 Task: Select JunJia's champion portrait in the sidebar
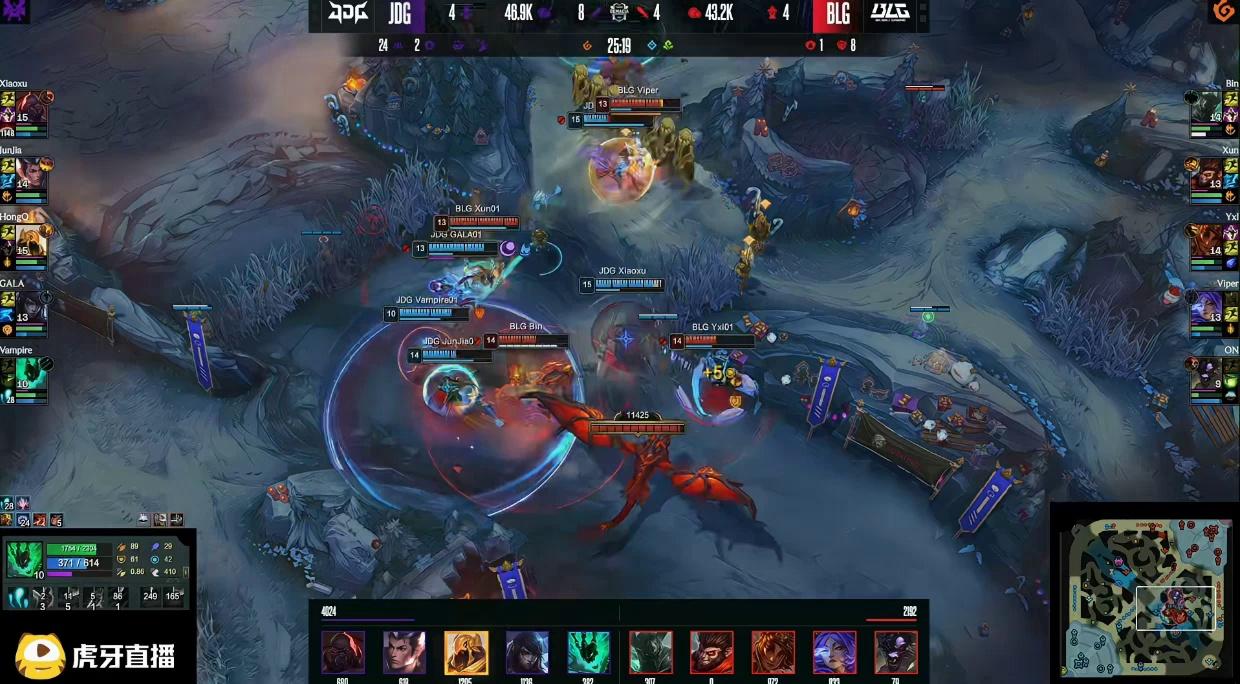click(x=31, y=175)
